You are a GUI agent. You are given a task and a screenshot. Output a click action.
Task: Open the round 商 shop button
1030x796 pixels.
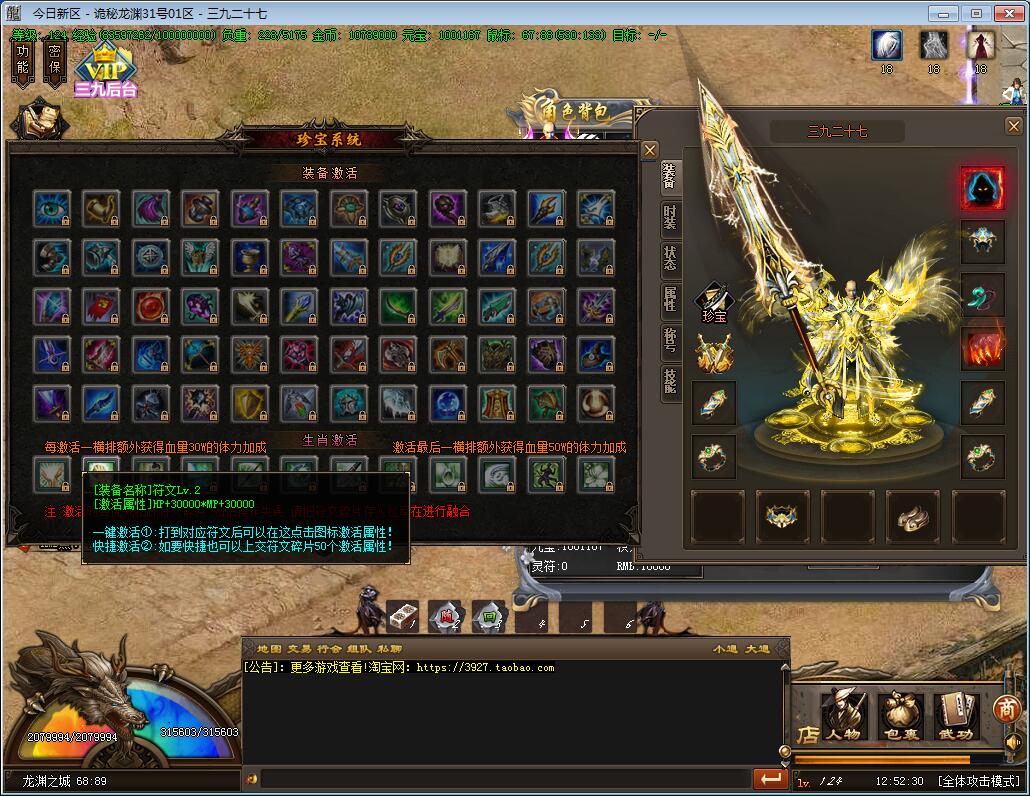coord(1007,709)
